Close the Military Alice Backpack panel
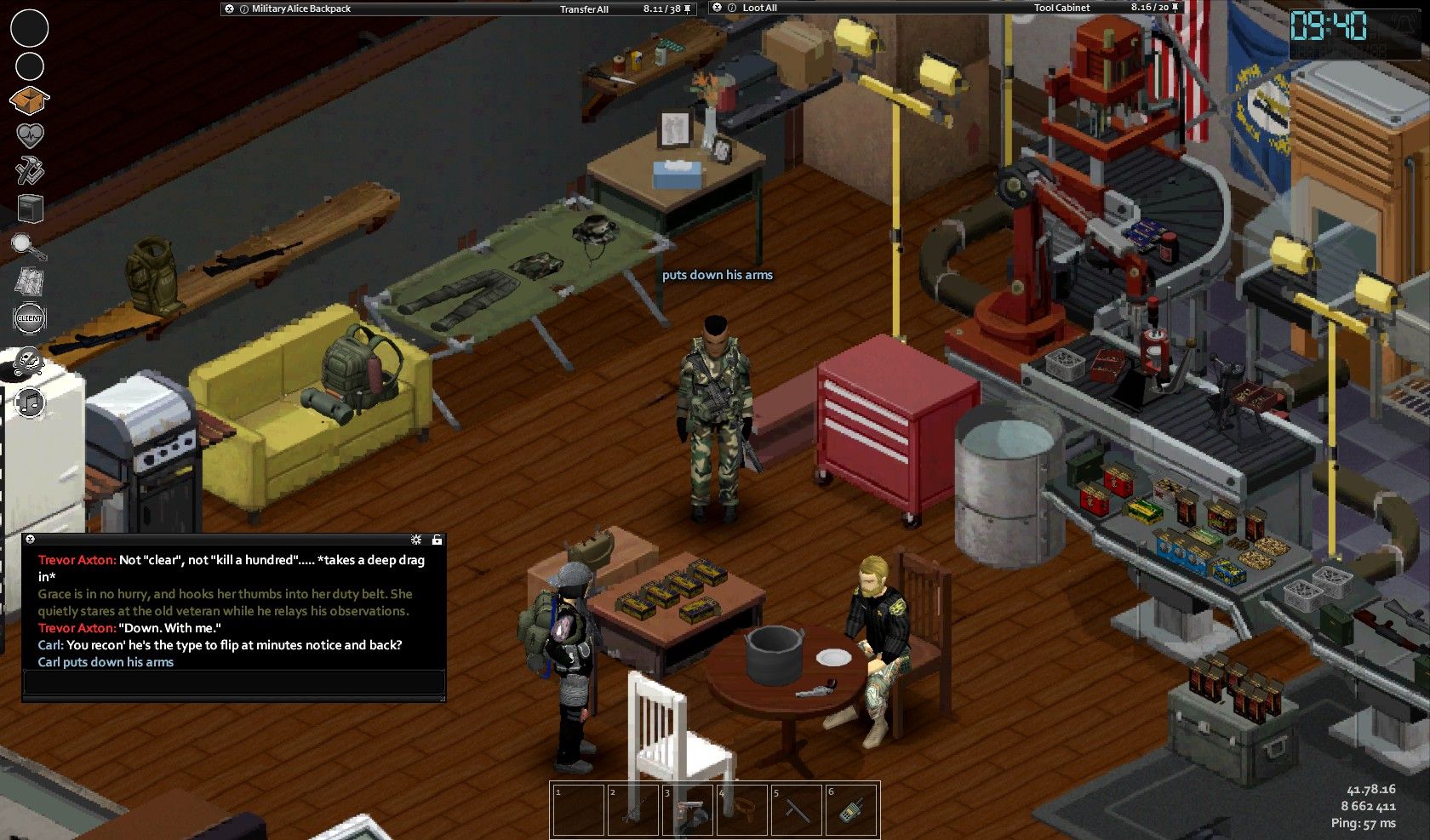The width and height of the screenshot is (1430, 840). click(229, 9)
